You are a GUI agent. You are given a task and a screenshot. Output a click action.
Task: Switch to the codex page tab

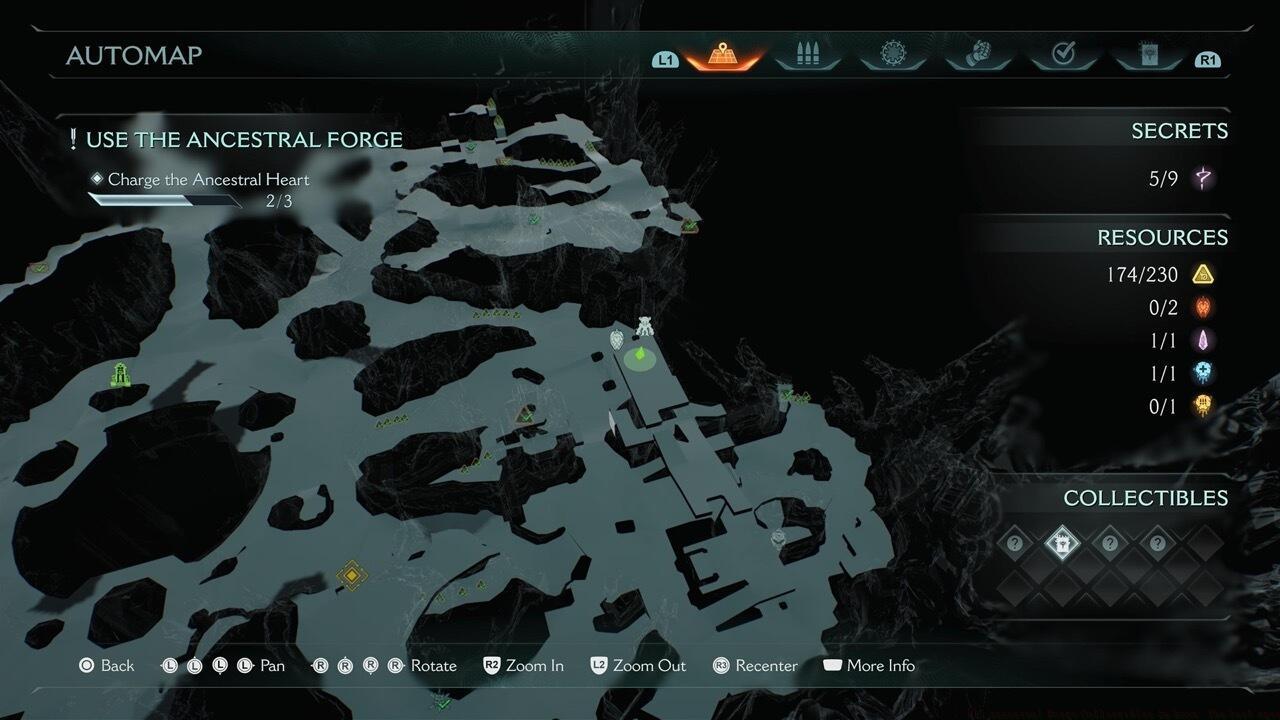coord(1148,56)
